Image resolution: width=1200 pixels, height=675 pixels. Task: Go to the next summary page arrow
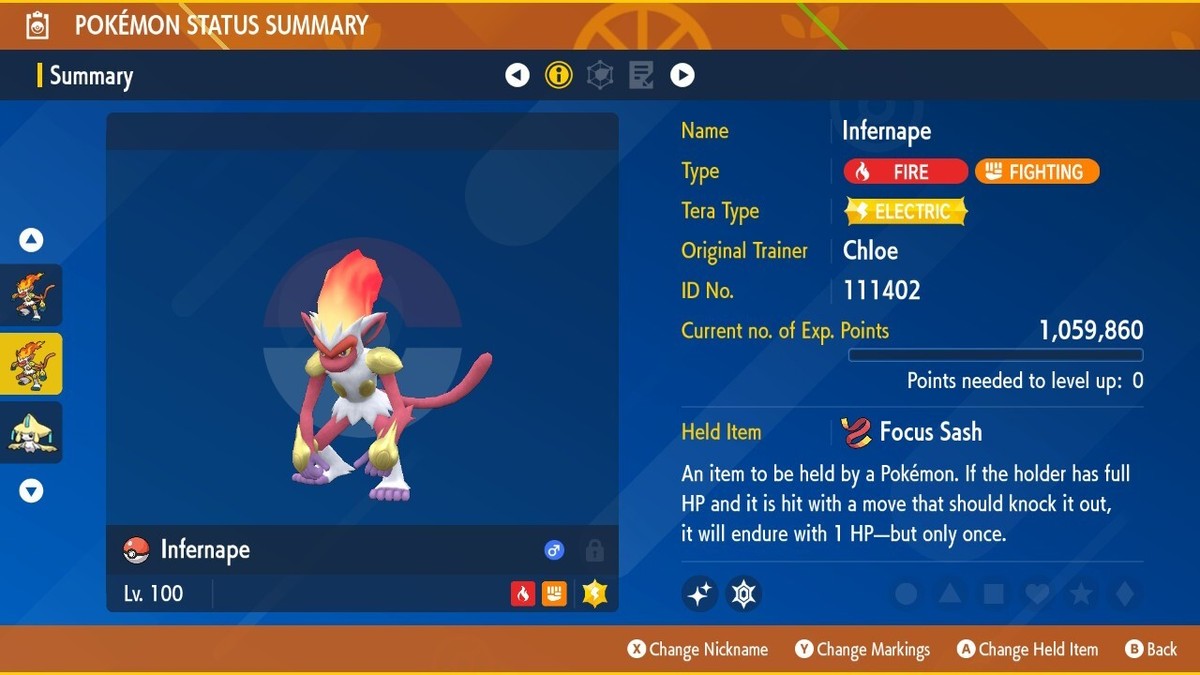pos(682,75)
